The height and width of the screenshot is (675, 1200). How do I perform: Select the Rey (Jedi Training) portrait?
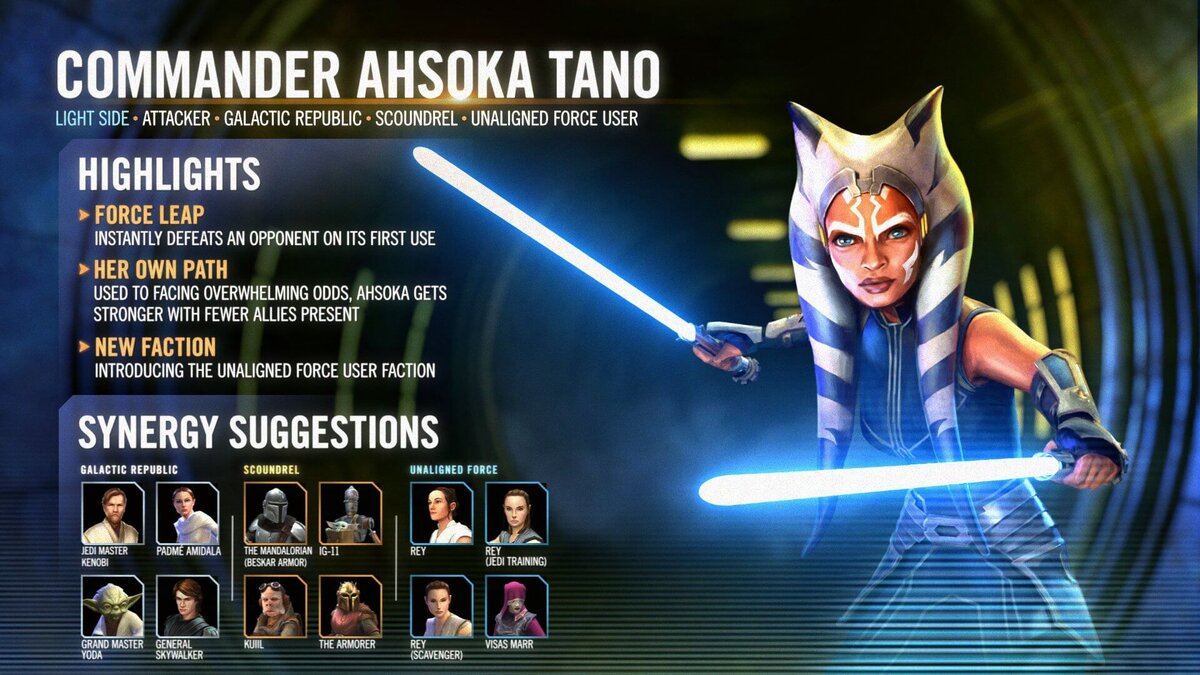click(x=517, y=513)
